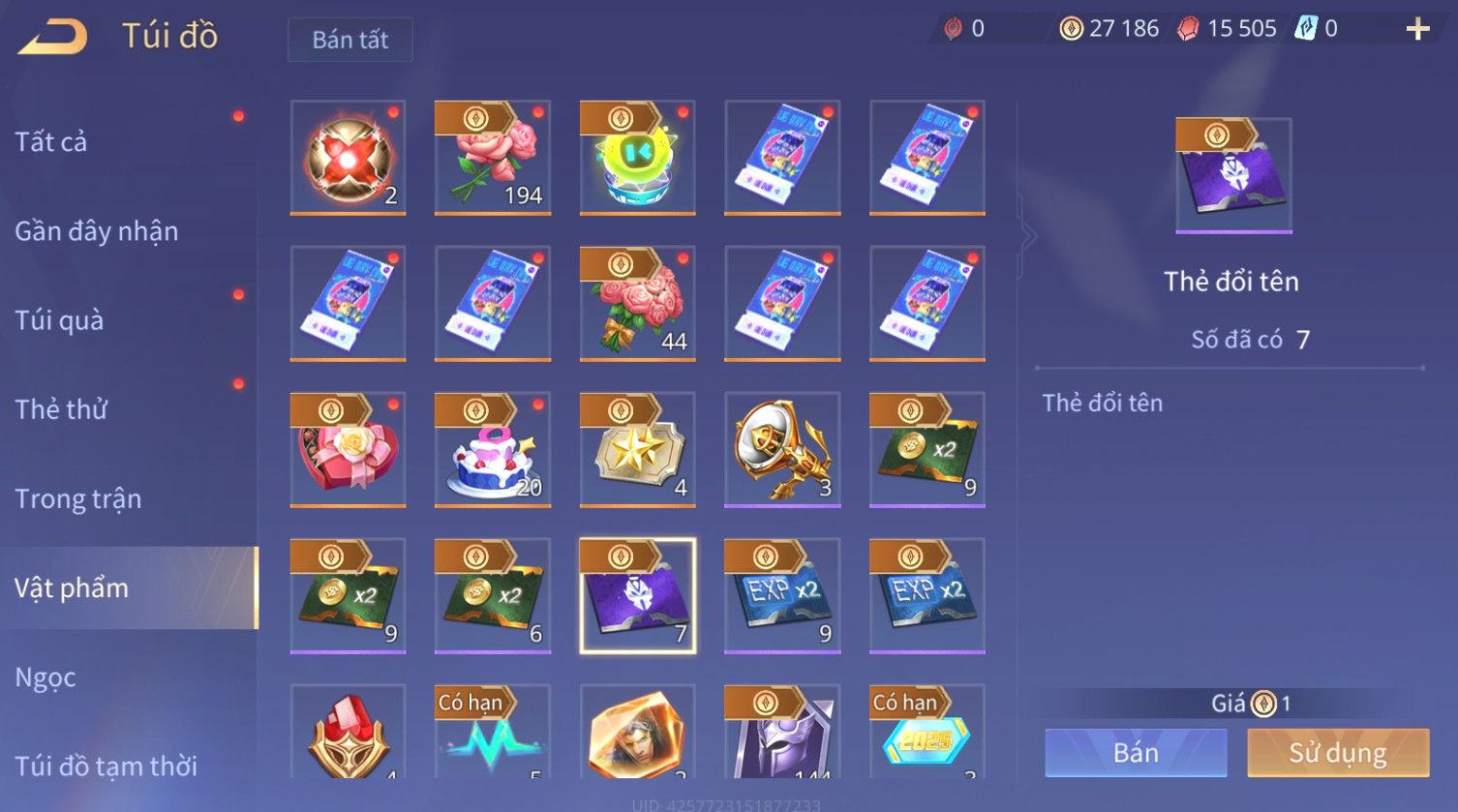Switch to the Tất cả tab
Screen dimensions: 1458x812
tap(51, 142)
